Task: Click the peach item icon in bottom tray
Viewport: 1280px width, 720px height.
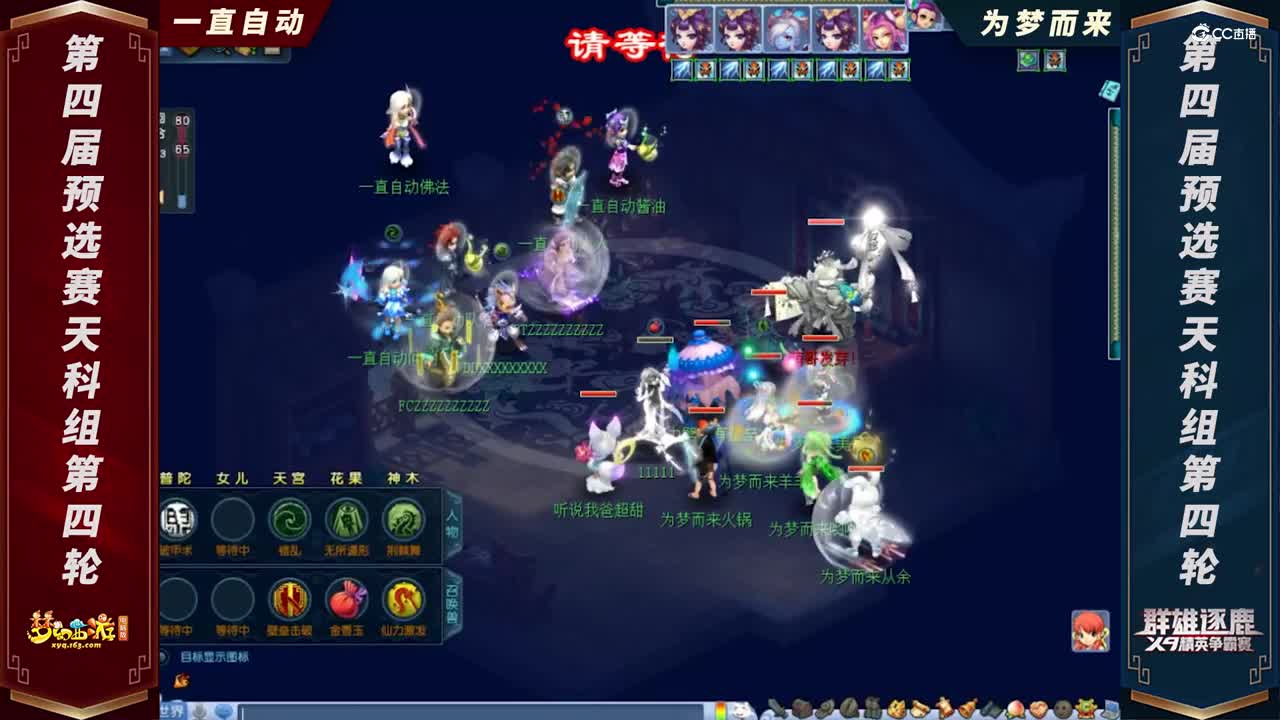Action: coord(1017,708)
